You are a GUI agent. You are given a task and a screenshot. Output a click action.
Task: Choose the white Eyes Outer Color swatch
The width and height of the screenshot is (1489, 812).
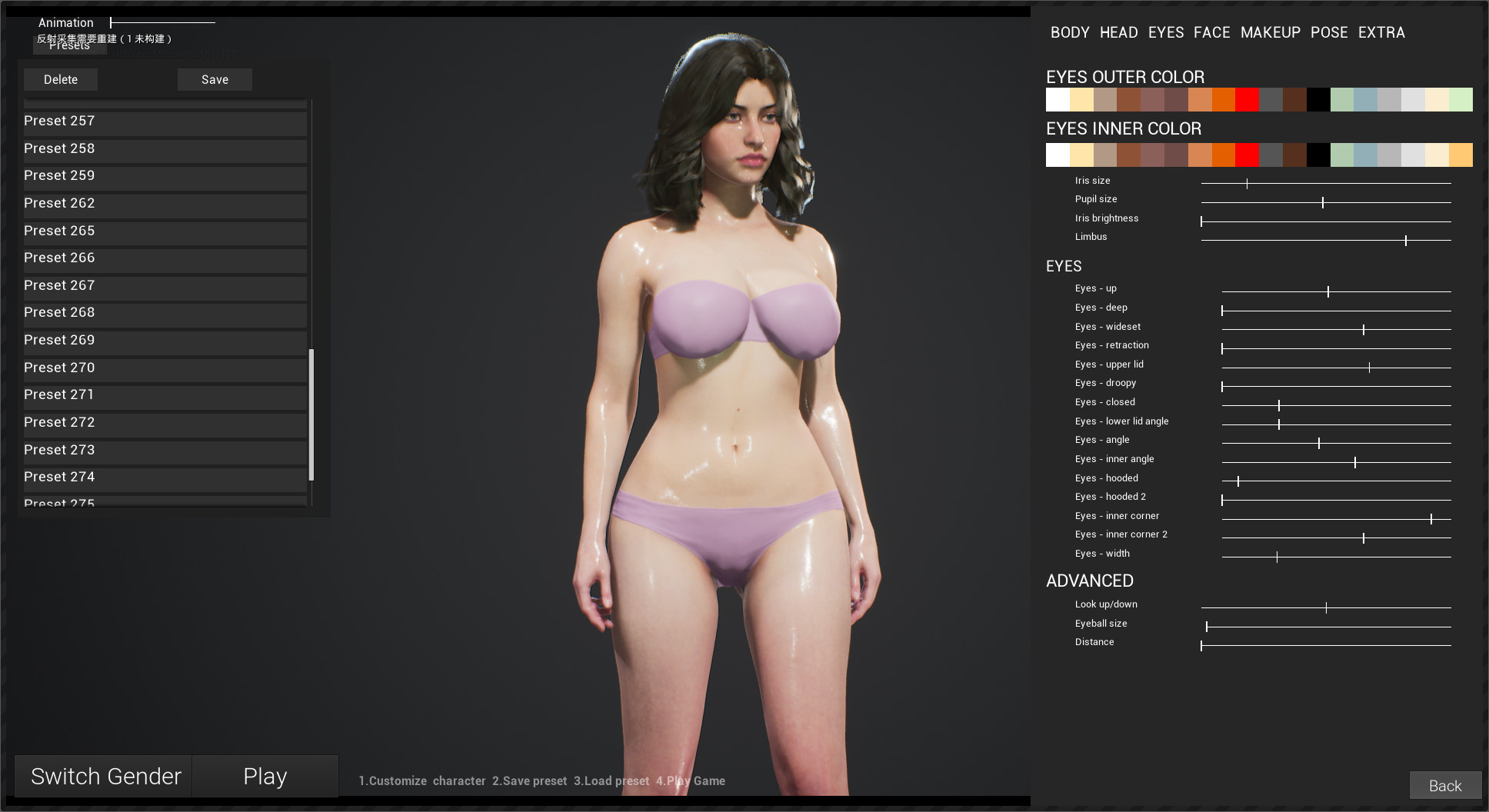click(x=1058, y=99)
